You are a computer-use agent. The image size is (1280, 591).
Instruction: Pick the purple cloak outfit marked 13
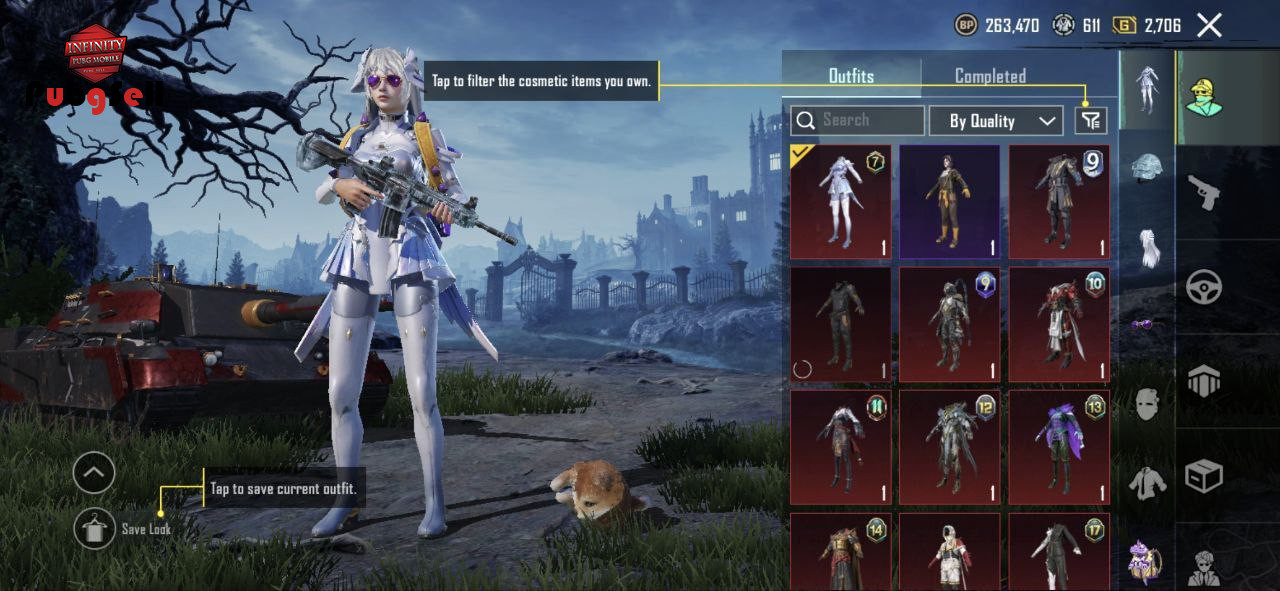tap(1058, 447)
